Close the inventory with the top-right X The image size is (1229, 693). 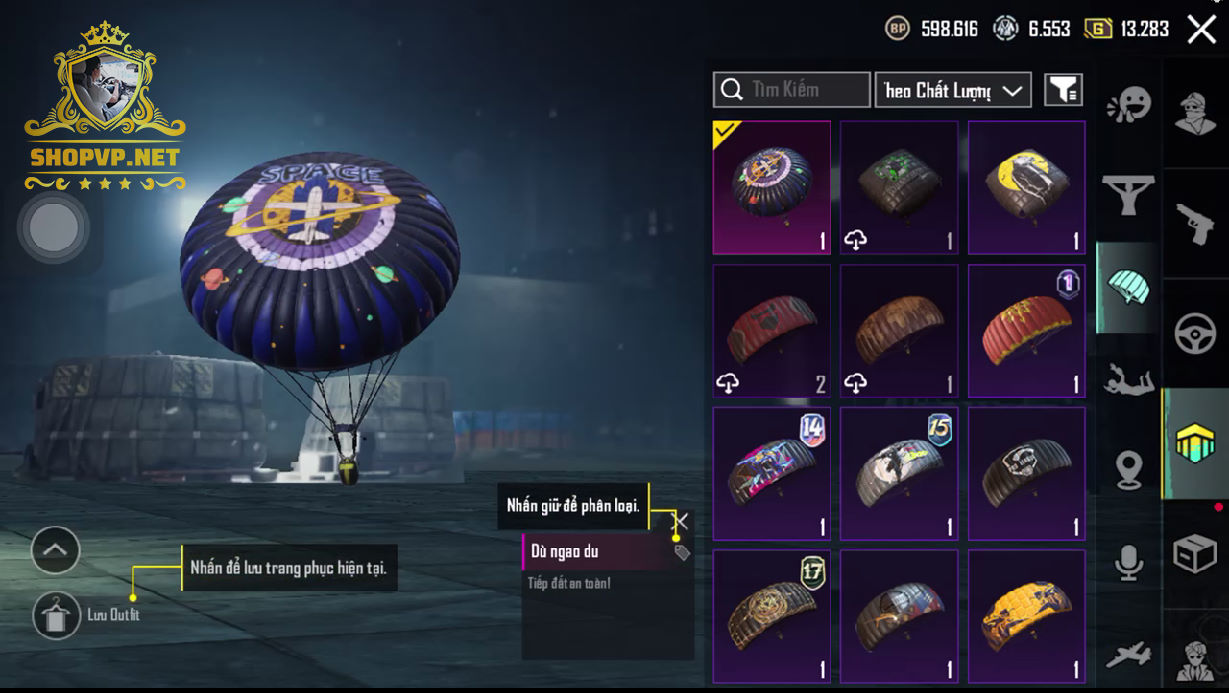[1201, 29]
